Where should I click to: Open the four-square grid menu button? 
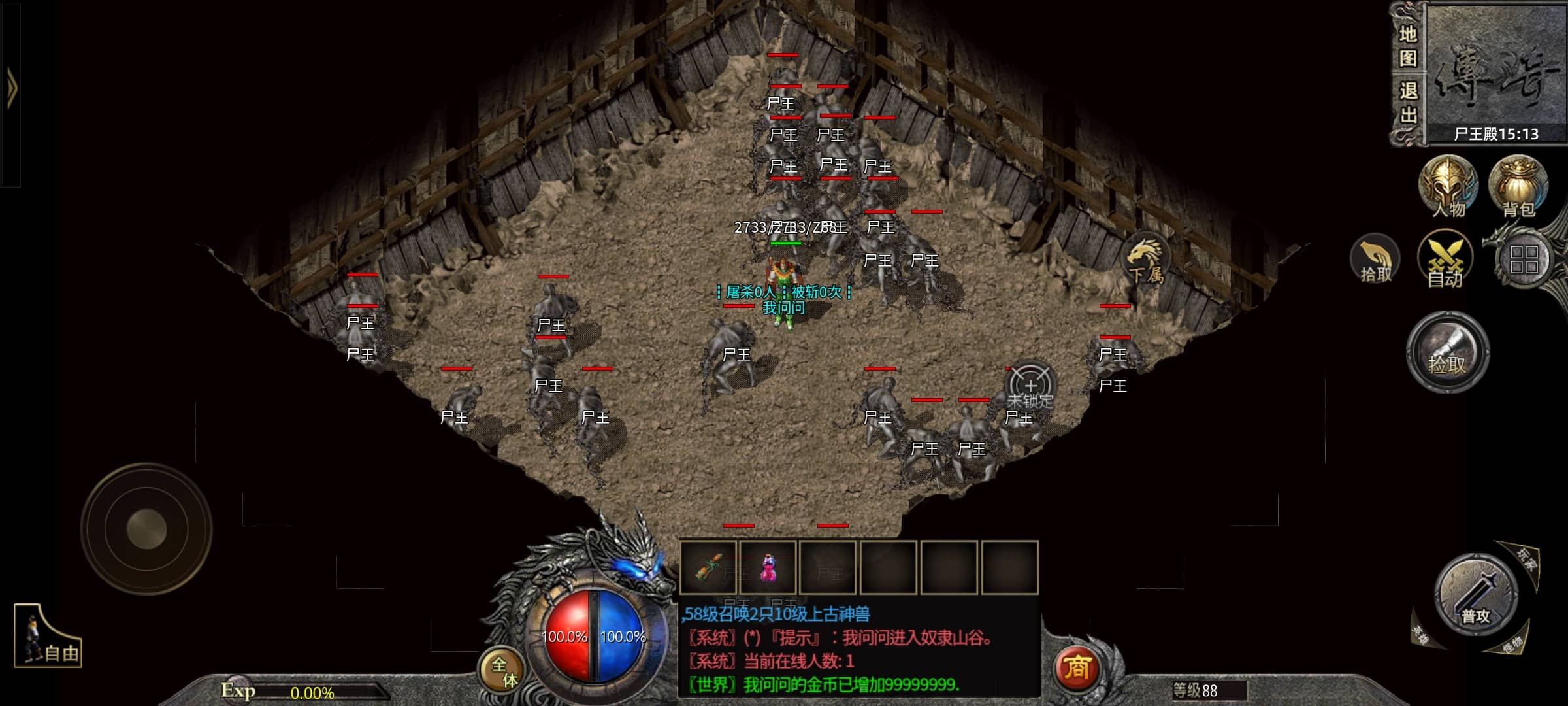pos(1524,260)
